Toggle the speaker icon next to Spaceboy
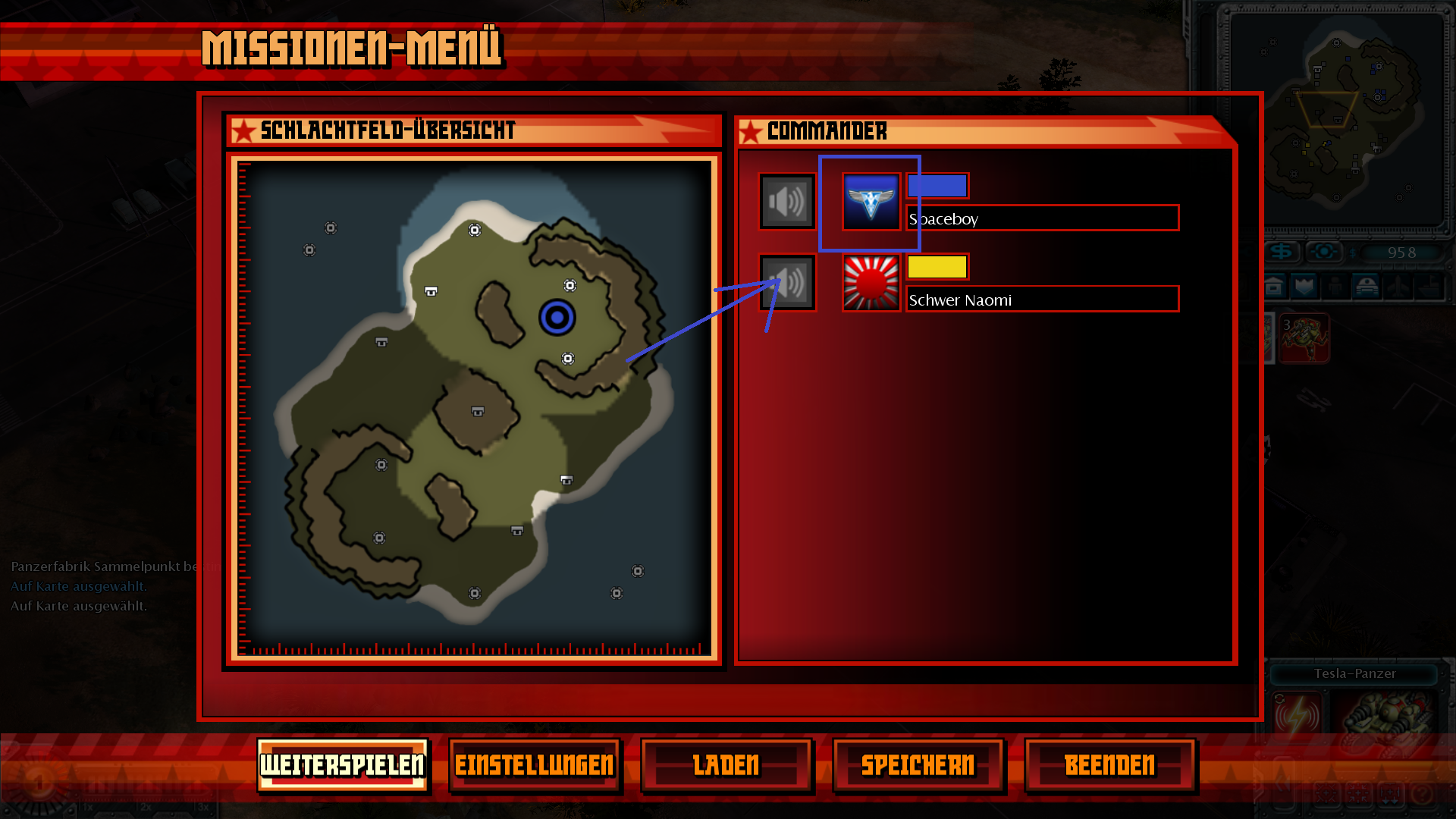The image size is (1456, 819). pyautogui.click(x=787, y=202)
